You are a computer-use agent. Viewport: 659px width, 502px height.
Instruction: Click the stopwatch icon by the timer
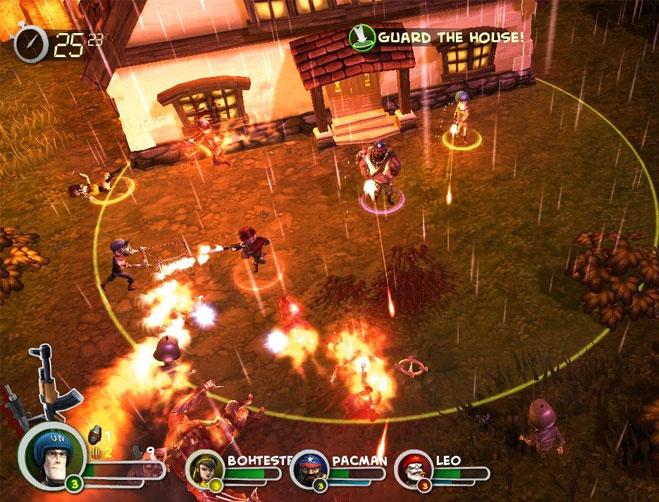(x=31, y=44)
